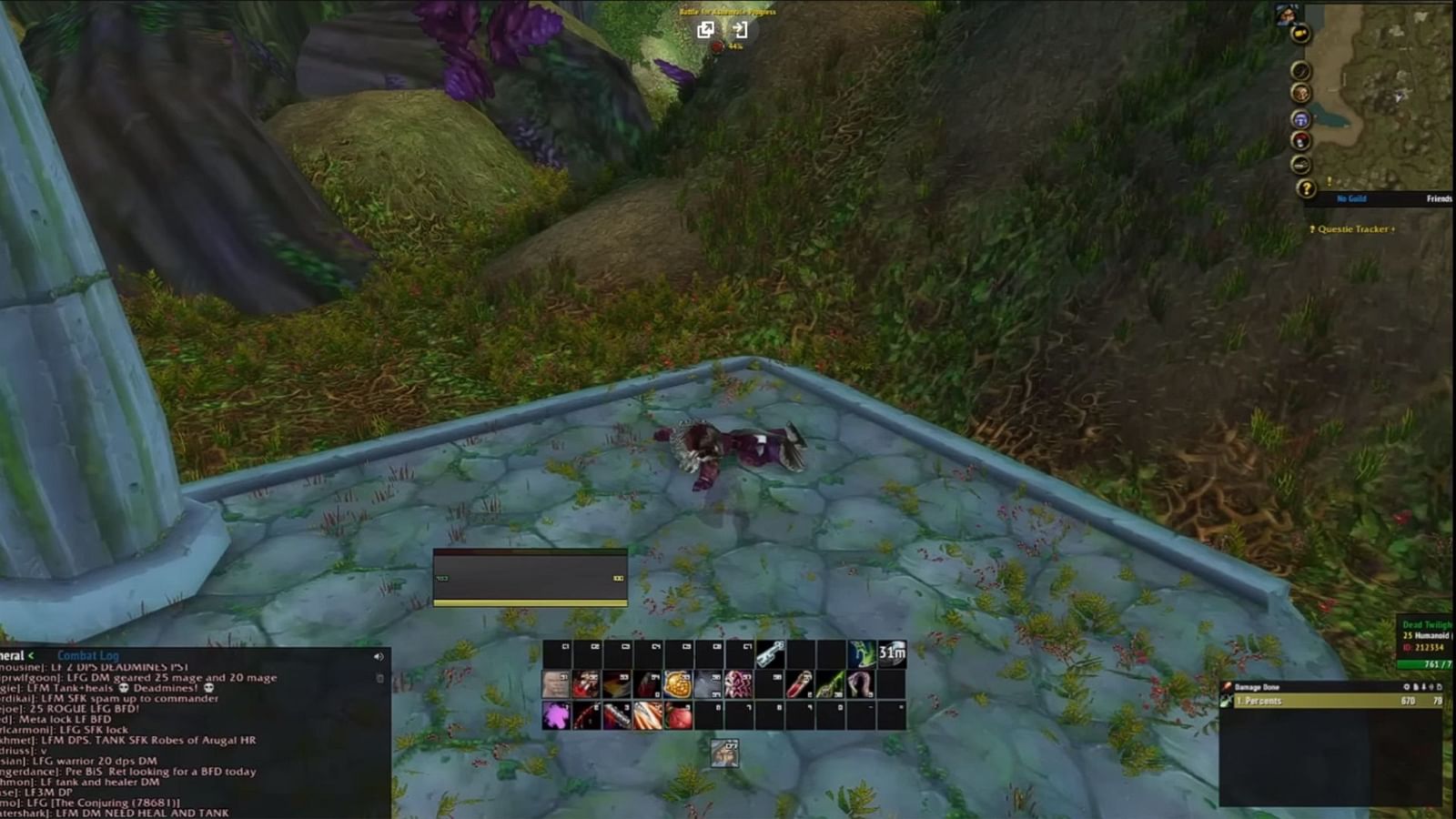Screen dimensions: 1456x819
Task: Select the tracking icon beside the minimap
Action: point(1299,69)
